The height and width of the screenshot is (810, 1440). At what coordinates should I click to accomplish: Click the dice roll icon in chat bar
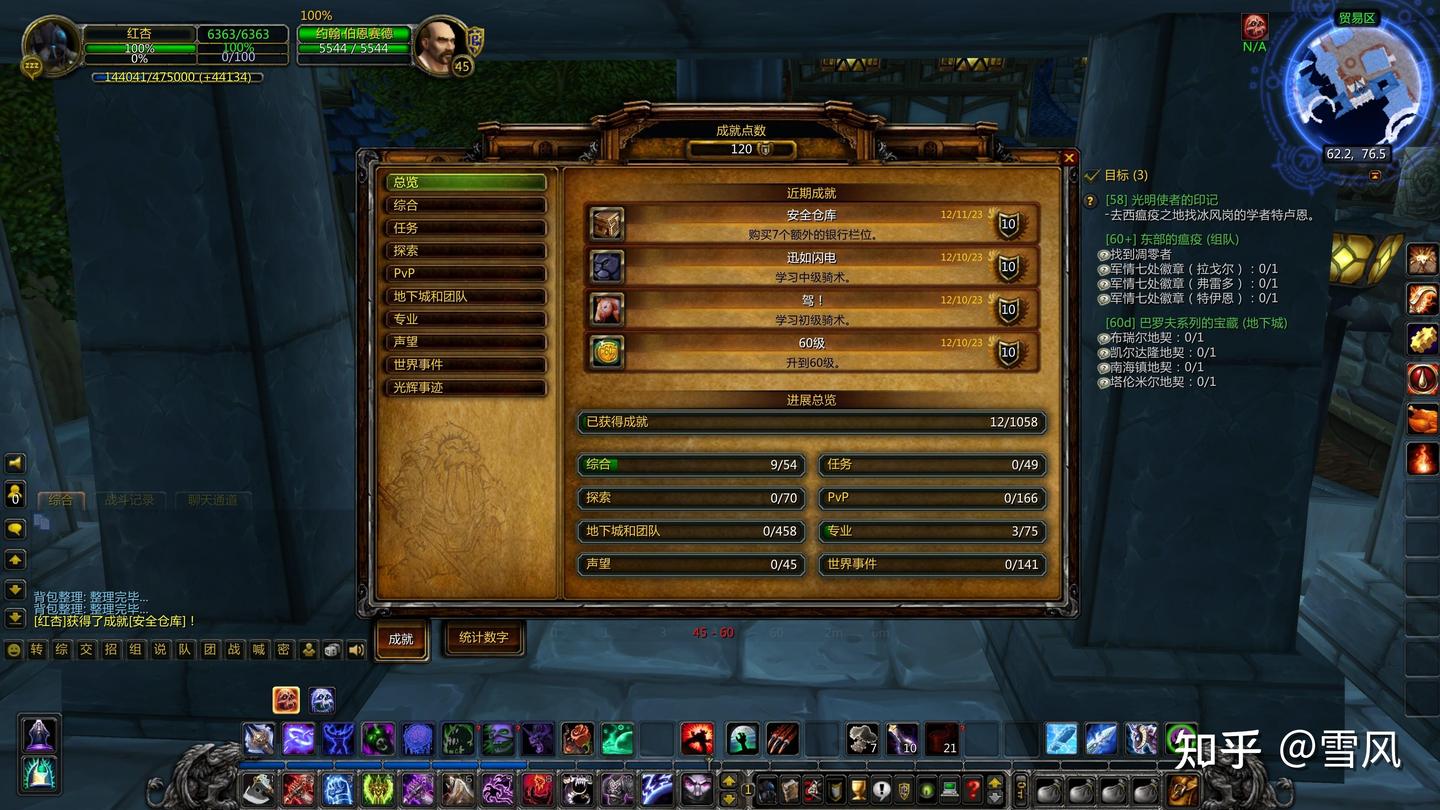coord(331,649)
